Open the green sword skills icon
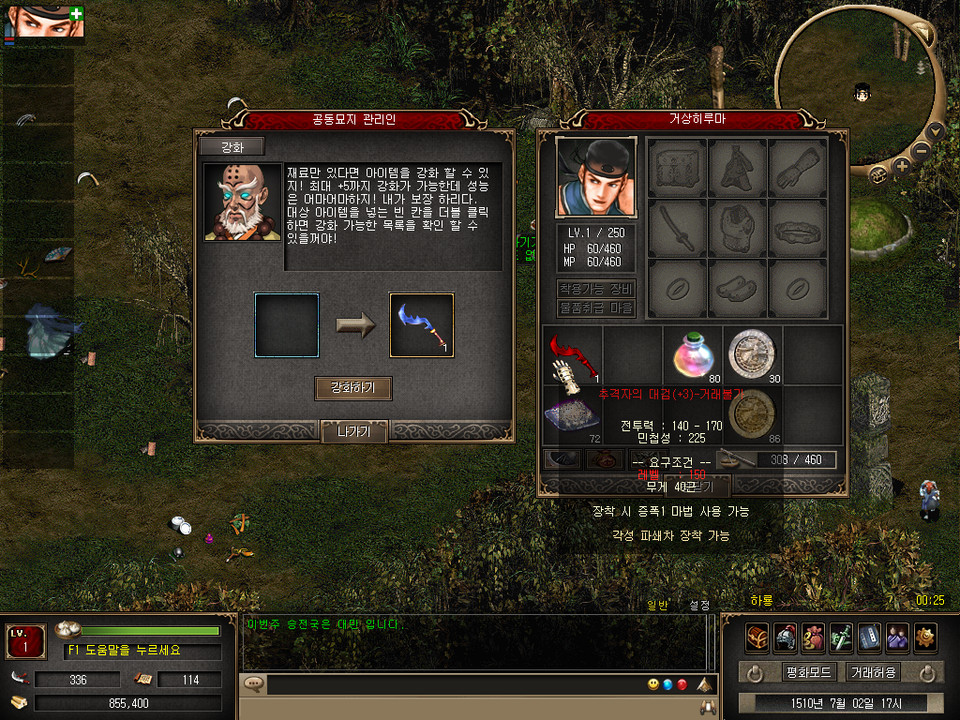Viewport: 960px width, 720px height. (x=841, y=635)
